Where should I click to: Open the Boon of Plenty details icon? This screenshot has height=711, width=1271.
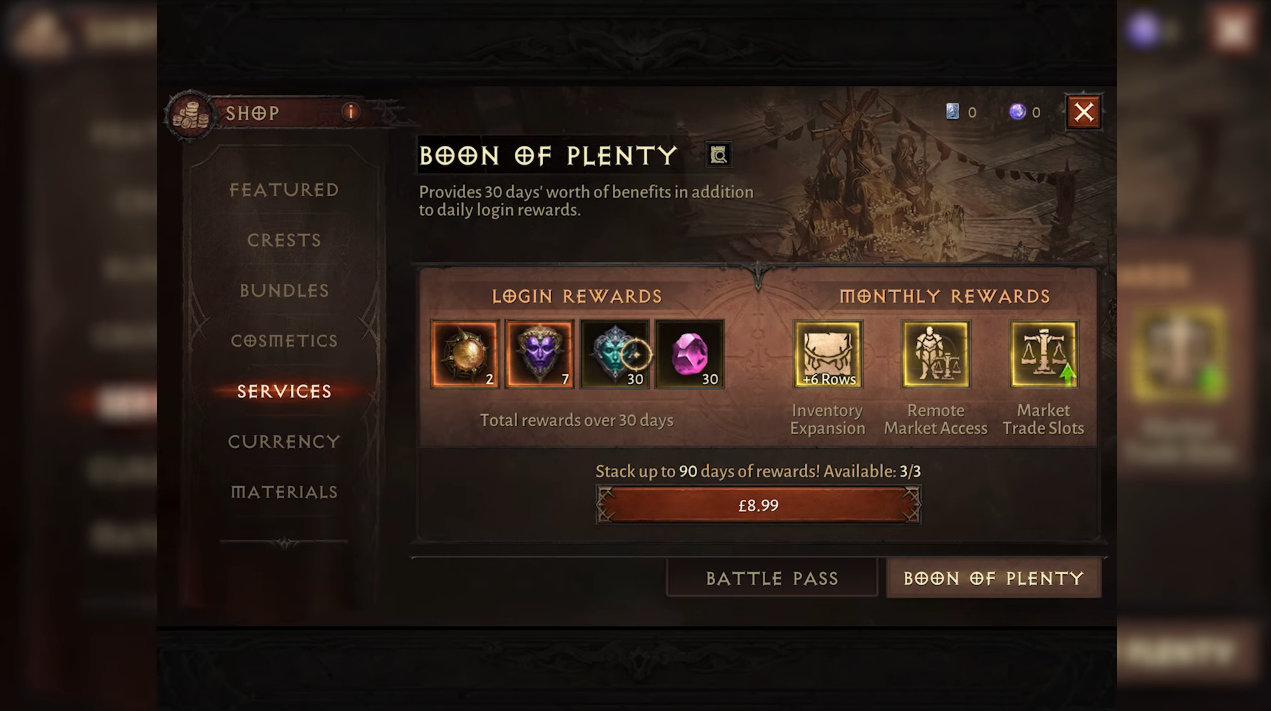coord(718,155)
